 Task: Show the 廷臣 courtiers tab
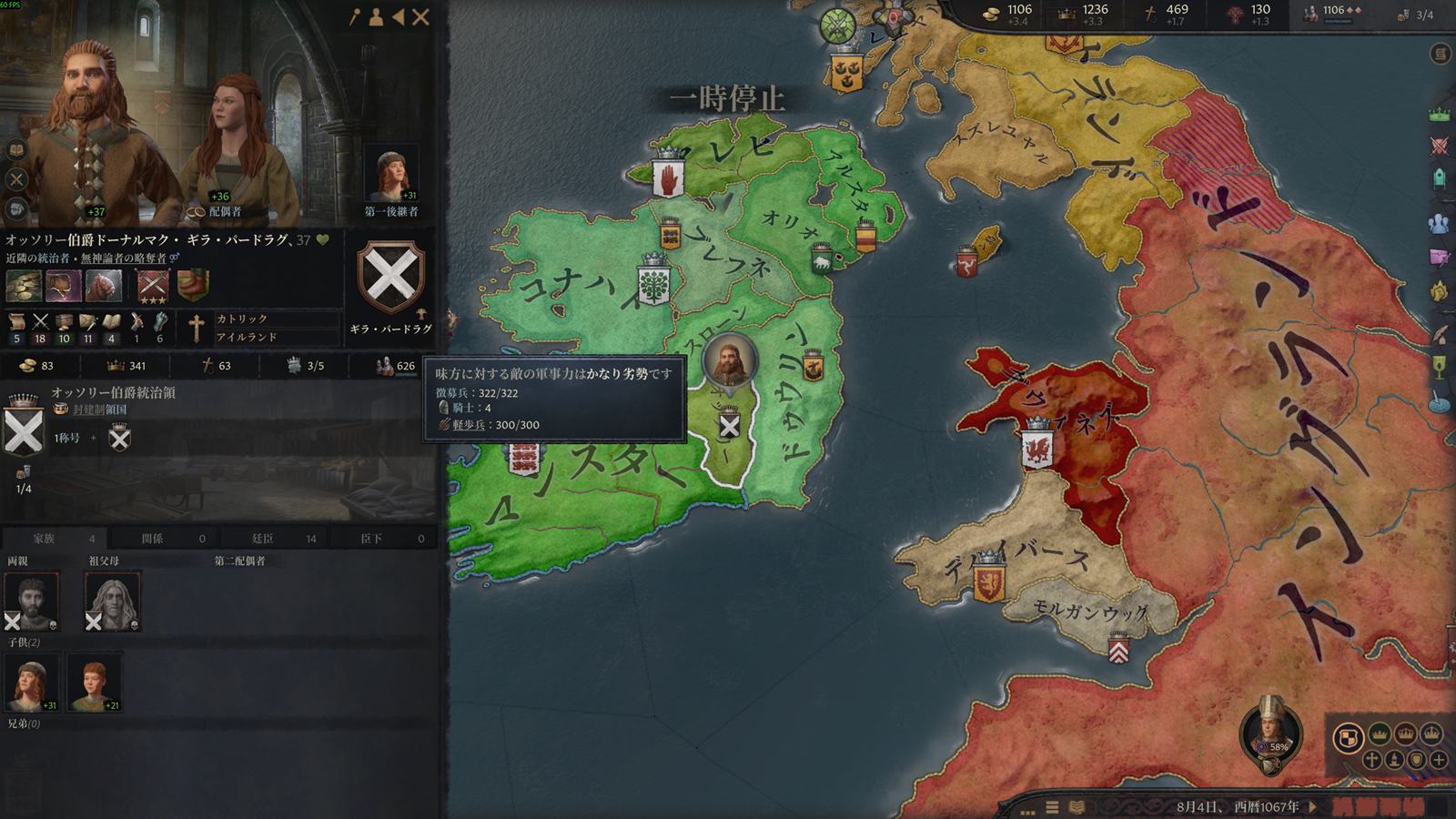click(x=262, y=539)
